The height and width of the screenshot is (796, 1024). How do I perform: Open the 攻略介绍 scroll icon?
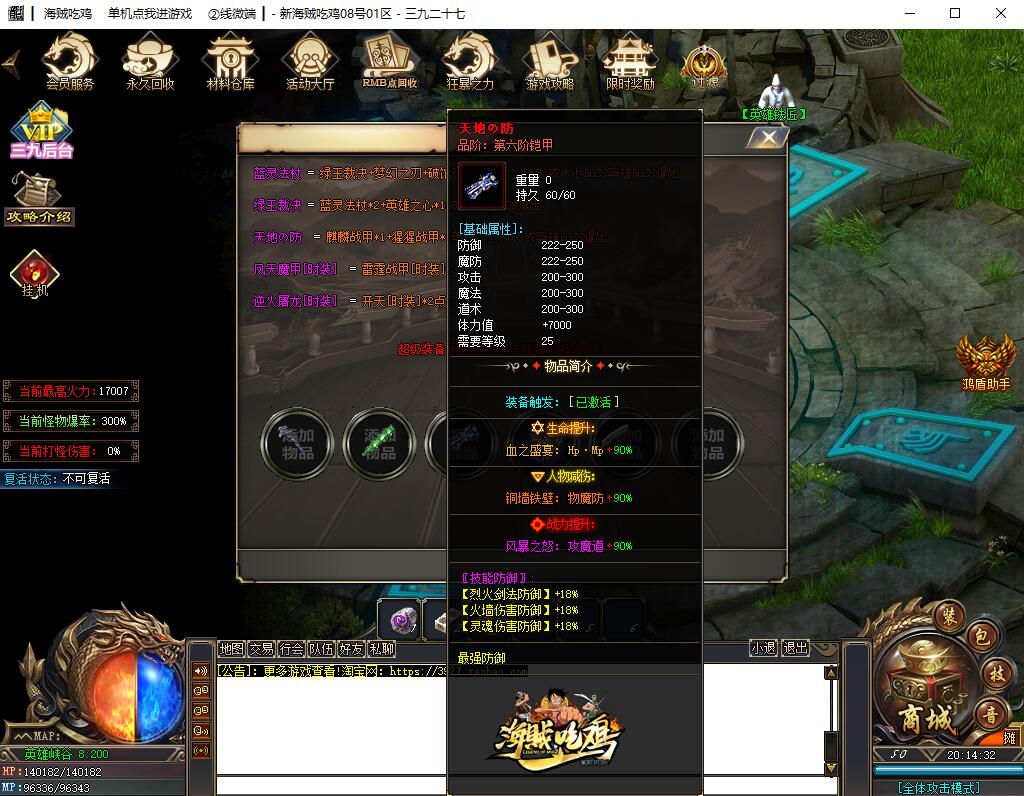click(39, 197)
